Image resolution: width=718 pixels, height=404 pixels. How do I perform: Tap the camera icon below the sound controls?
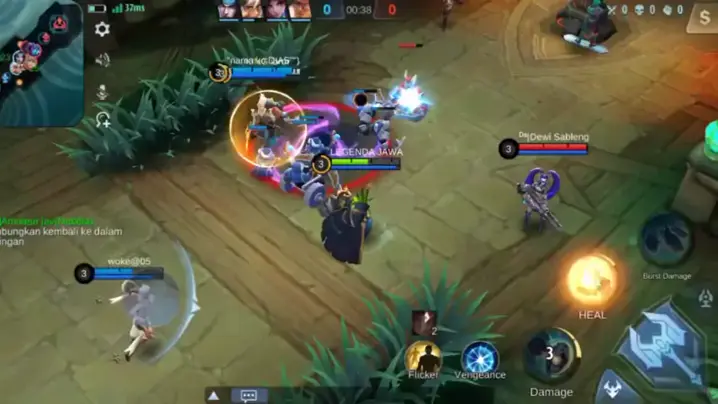click(x=102, y=119)
